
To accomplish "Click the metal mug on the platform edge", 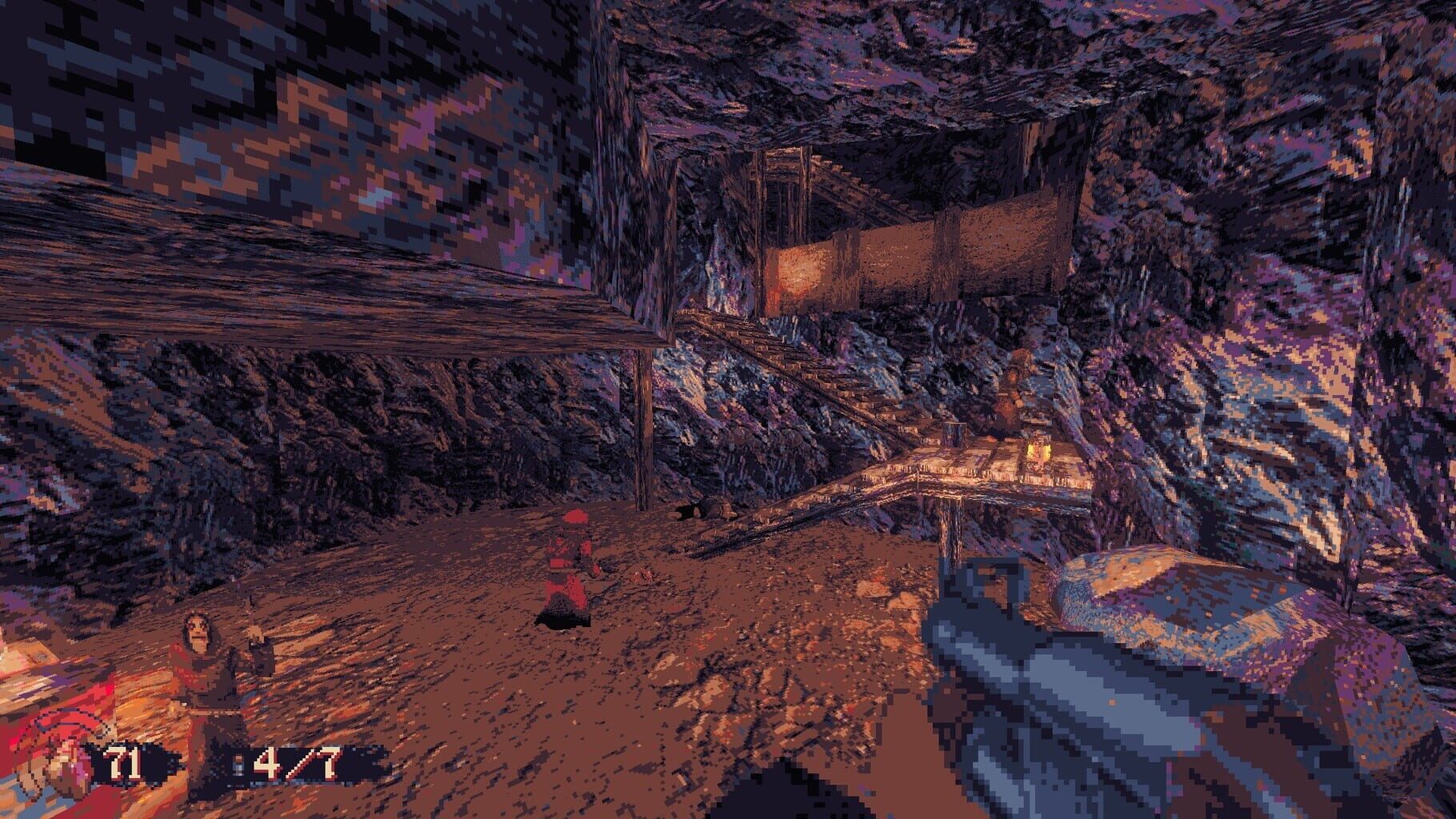I will pyautogui.click(x=954, y=437).
